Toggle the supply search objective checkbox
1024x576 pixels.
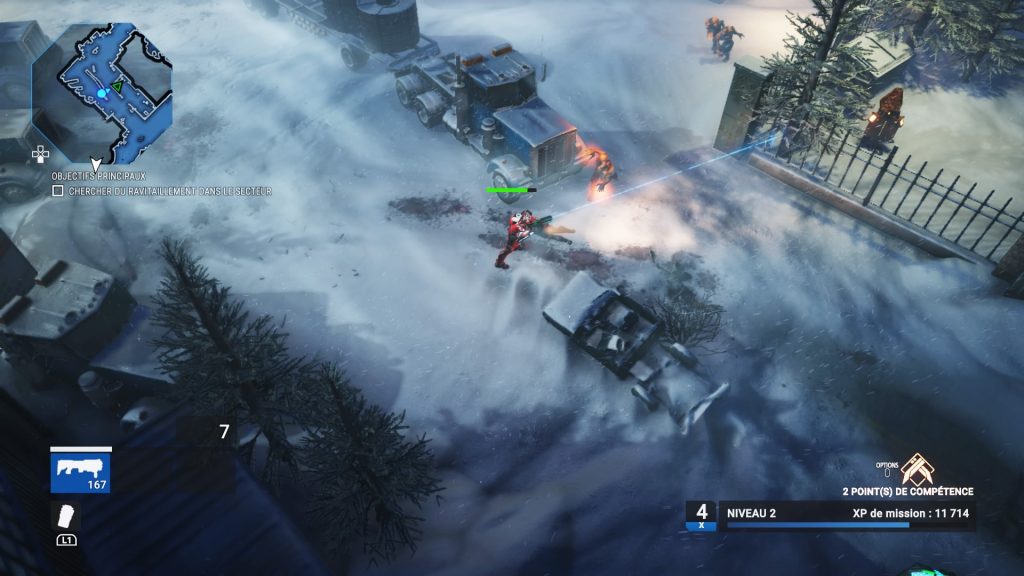pos(58,190)
